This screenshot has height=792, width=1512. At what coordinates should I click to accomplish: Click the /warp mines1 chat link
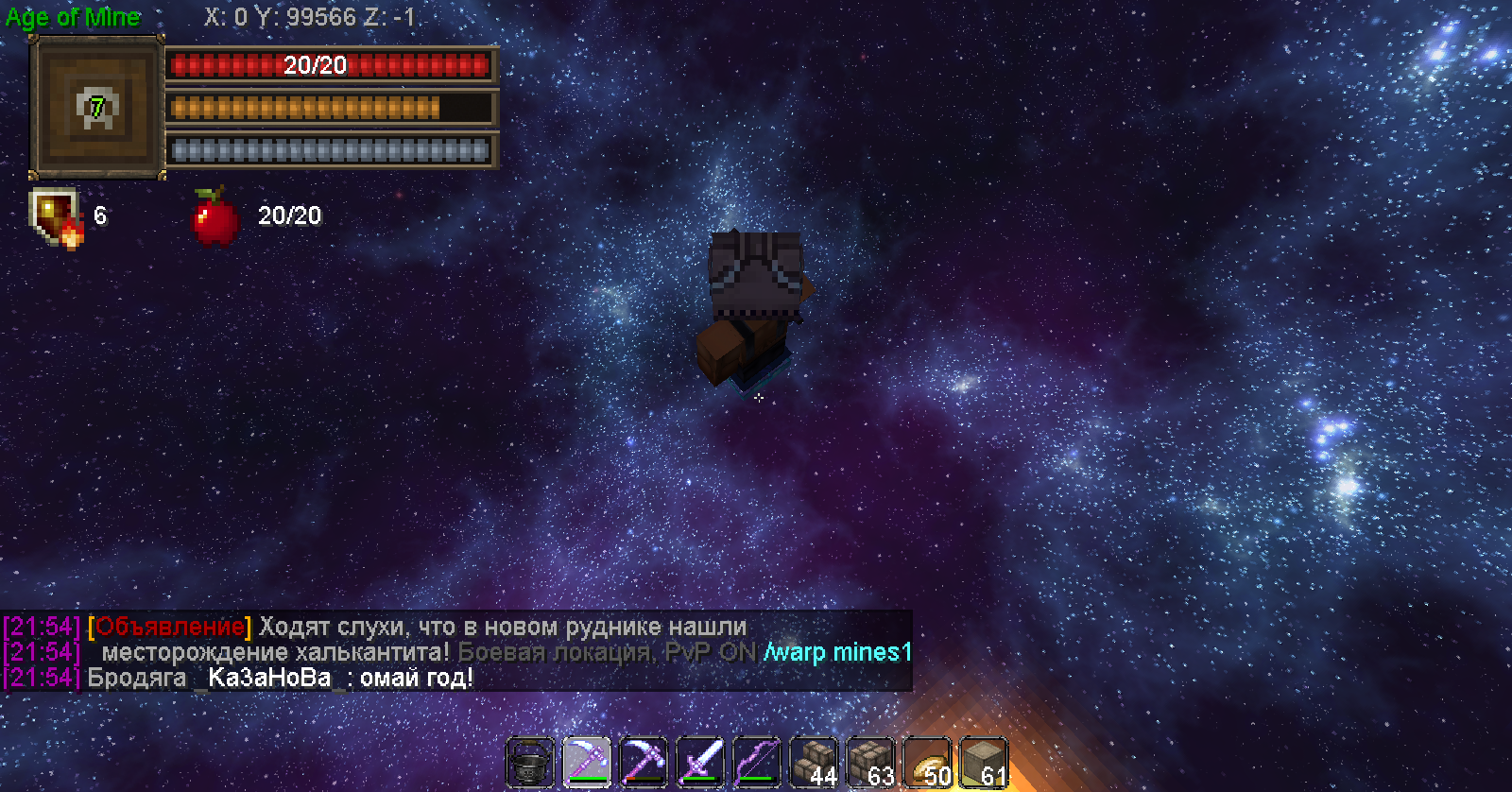[x=837, y=652]
